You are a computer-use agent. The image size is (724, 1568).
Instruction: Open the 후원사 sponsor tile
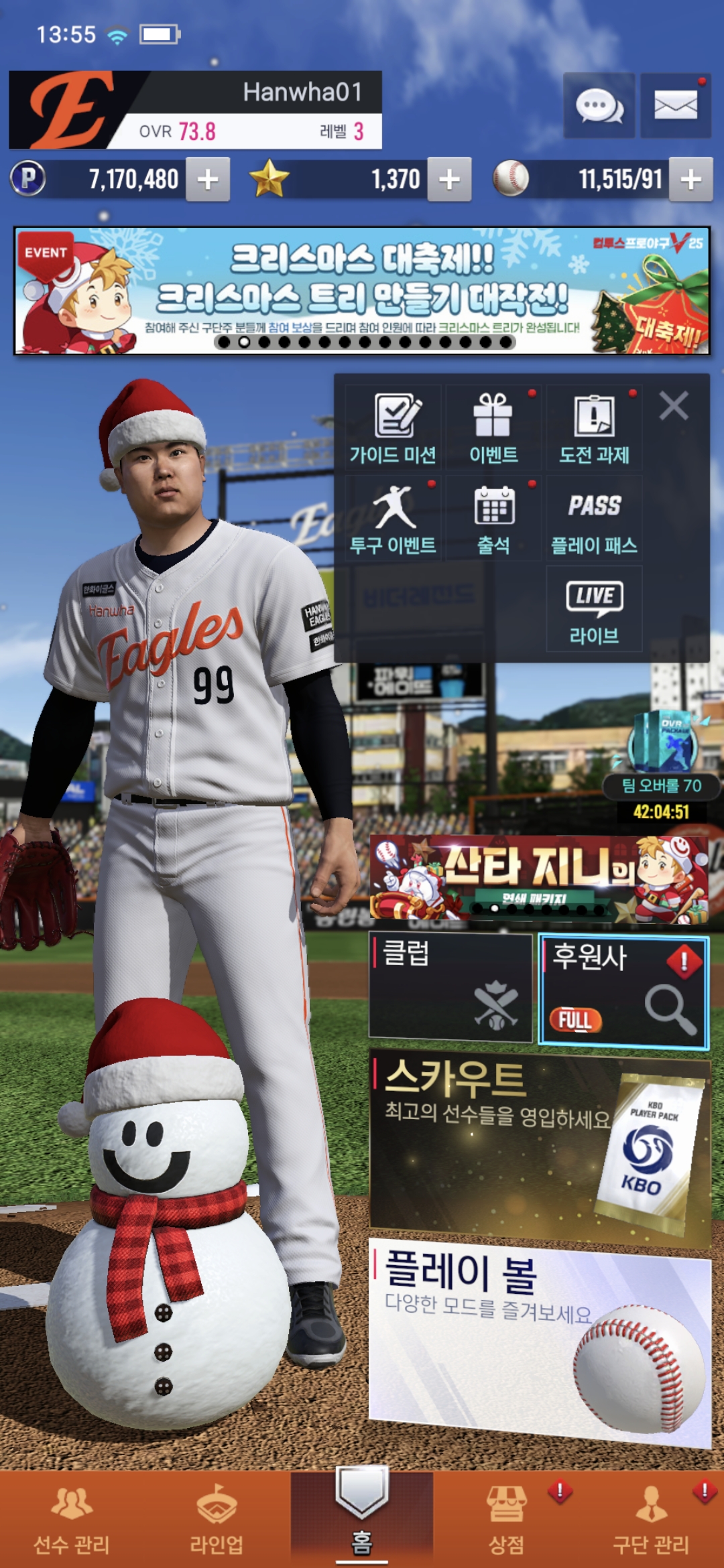623,990
